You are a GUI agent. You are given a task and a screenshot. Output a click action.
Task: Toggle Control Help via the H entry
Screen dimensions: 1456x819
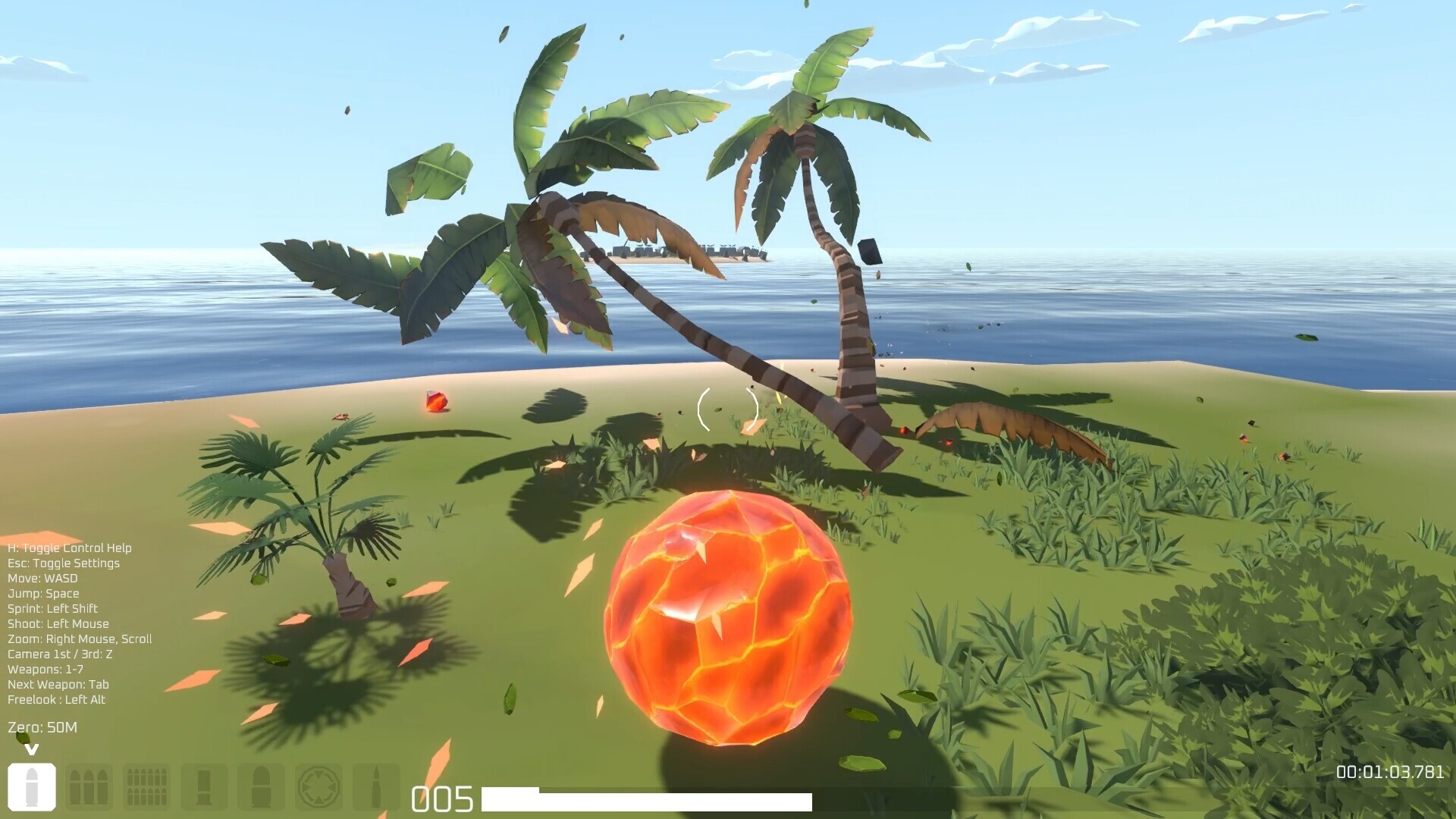69,548
